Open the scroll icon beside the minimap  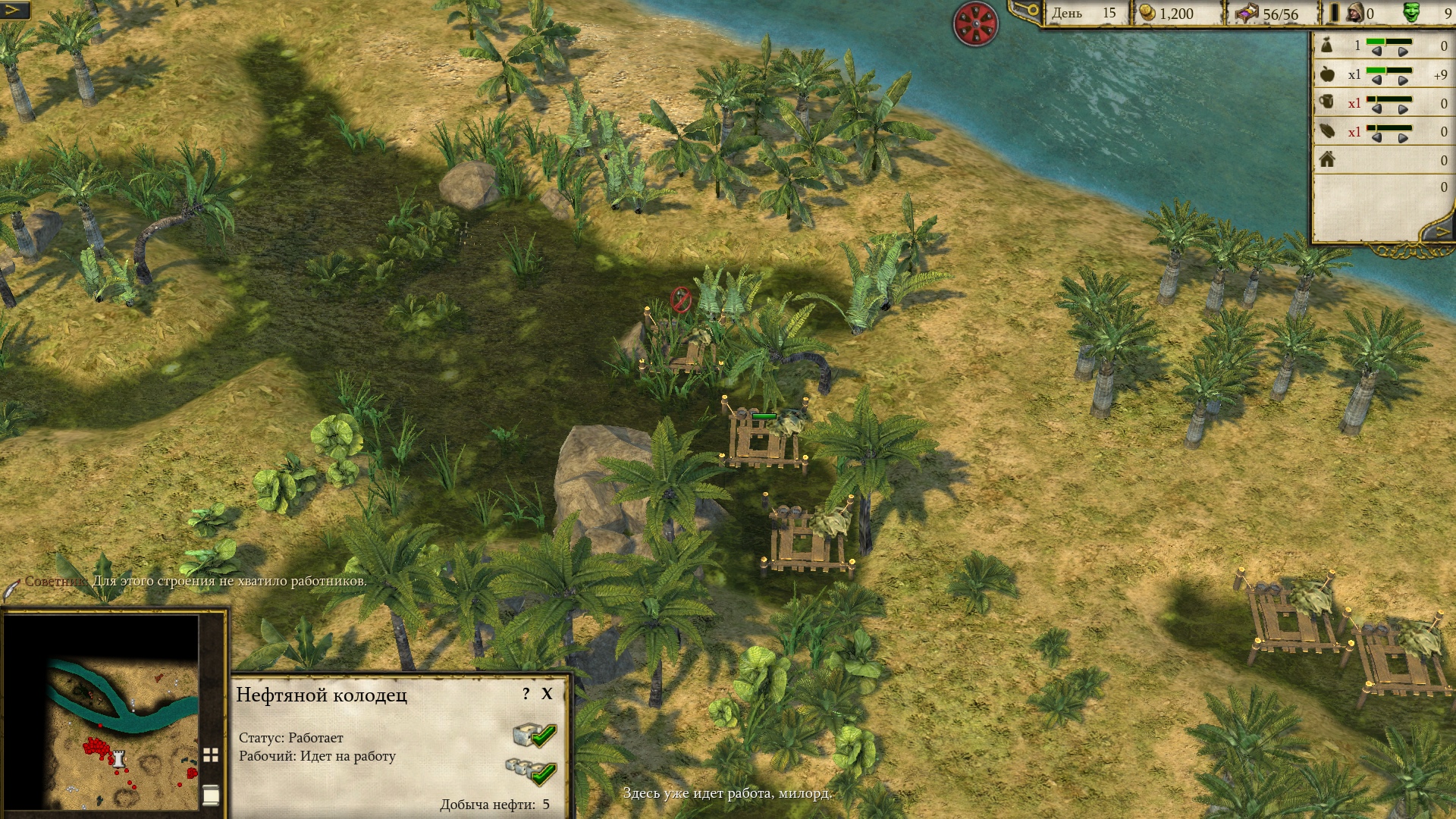click(211, 794)
